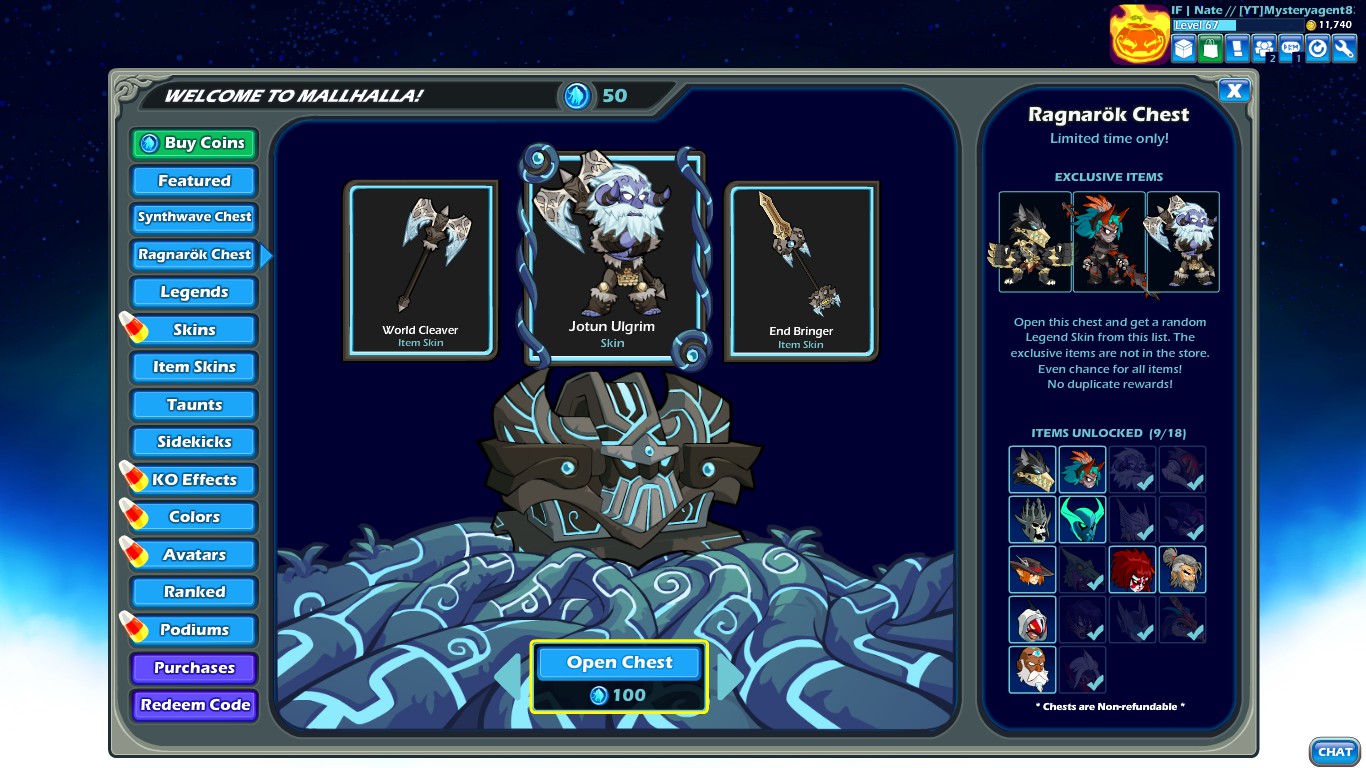
Task: Select the green shopping bag store icon
Action: [1210, 47]
